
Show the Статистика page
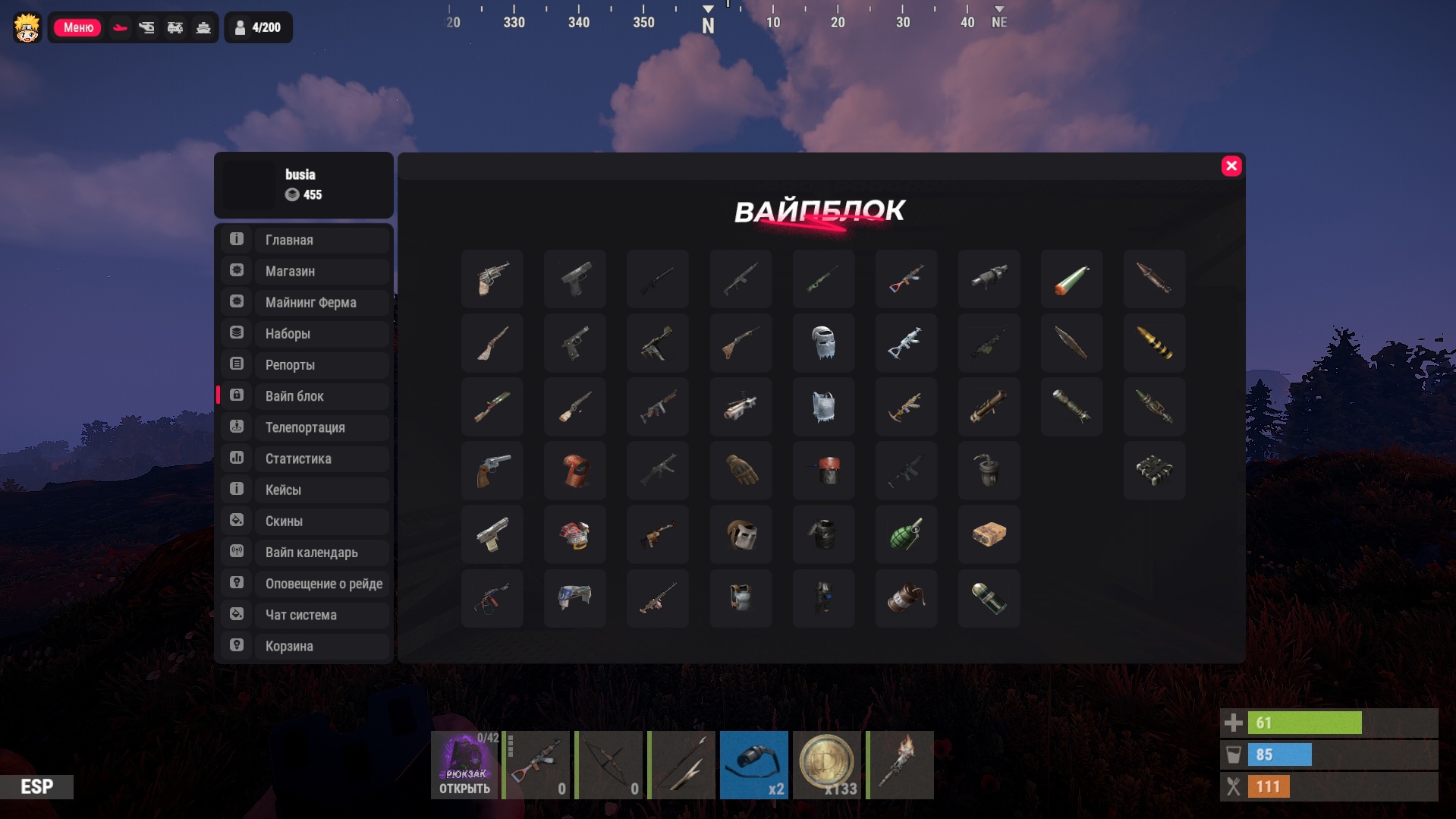pyautogui.click(x=305, y=458)
